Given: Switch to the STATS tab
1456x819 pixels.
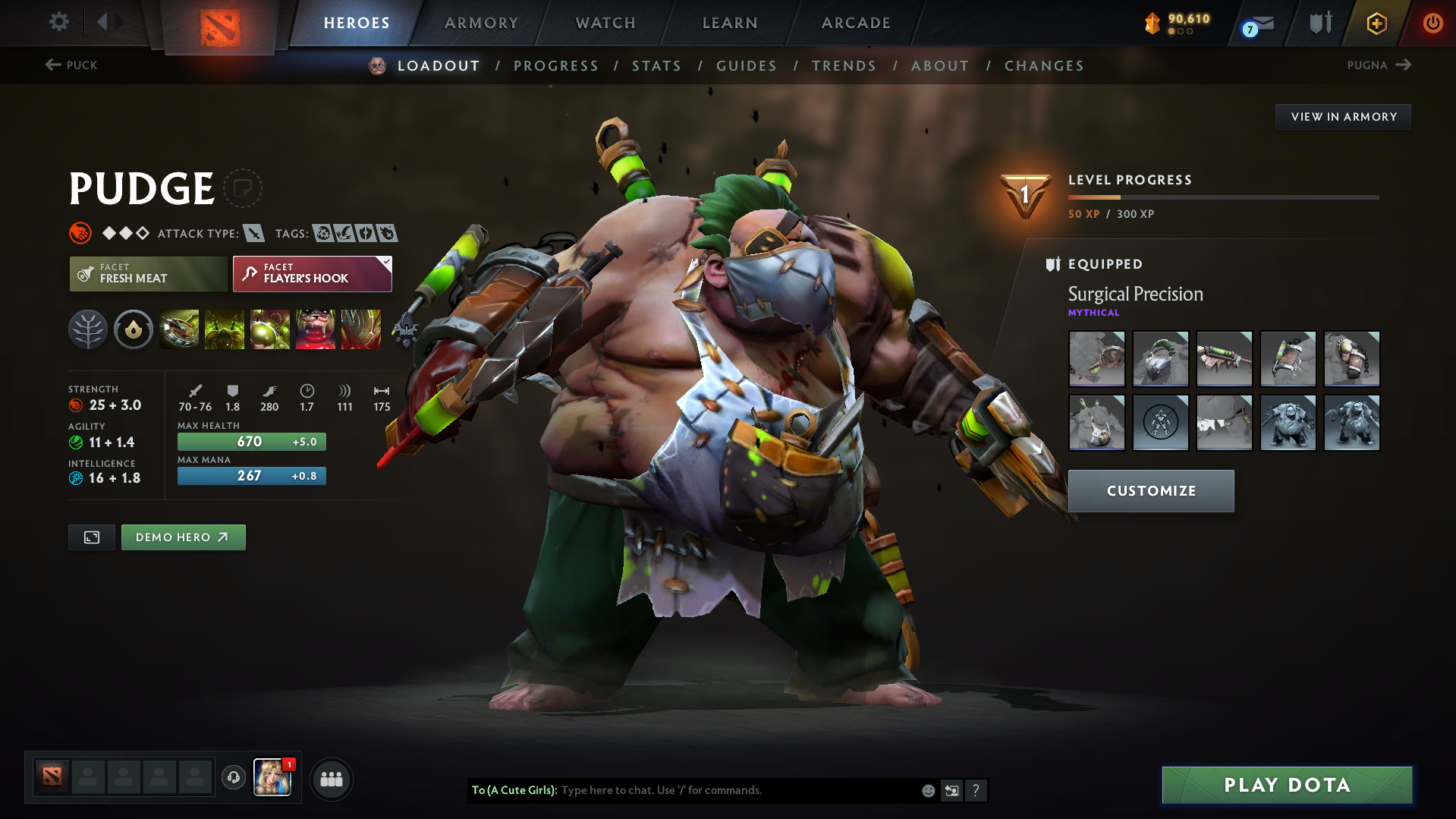Looking at the screenshot, I should (x=656, y=66).
